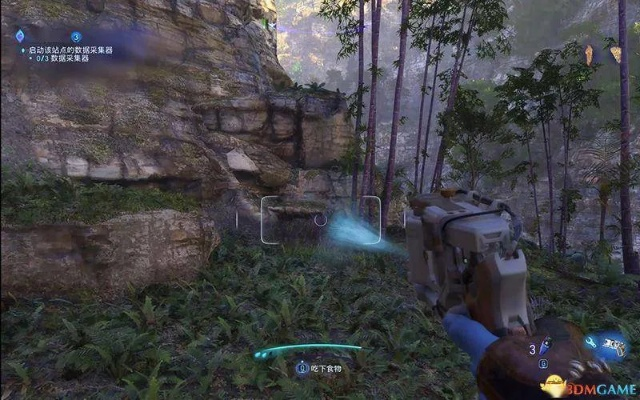Screen dimensions: 640x400
Task: Click the quest diamond icon
Action: (x=19, y=35)
